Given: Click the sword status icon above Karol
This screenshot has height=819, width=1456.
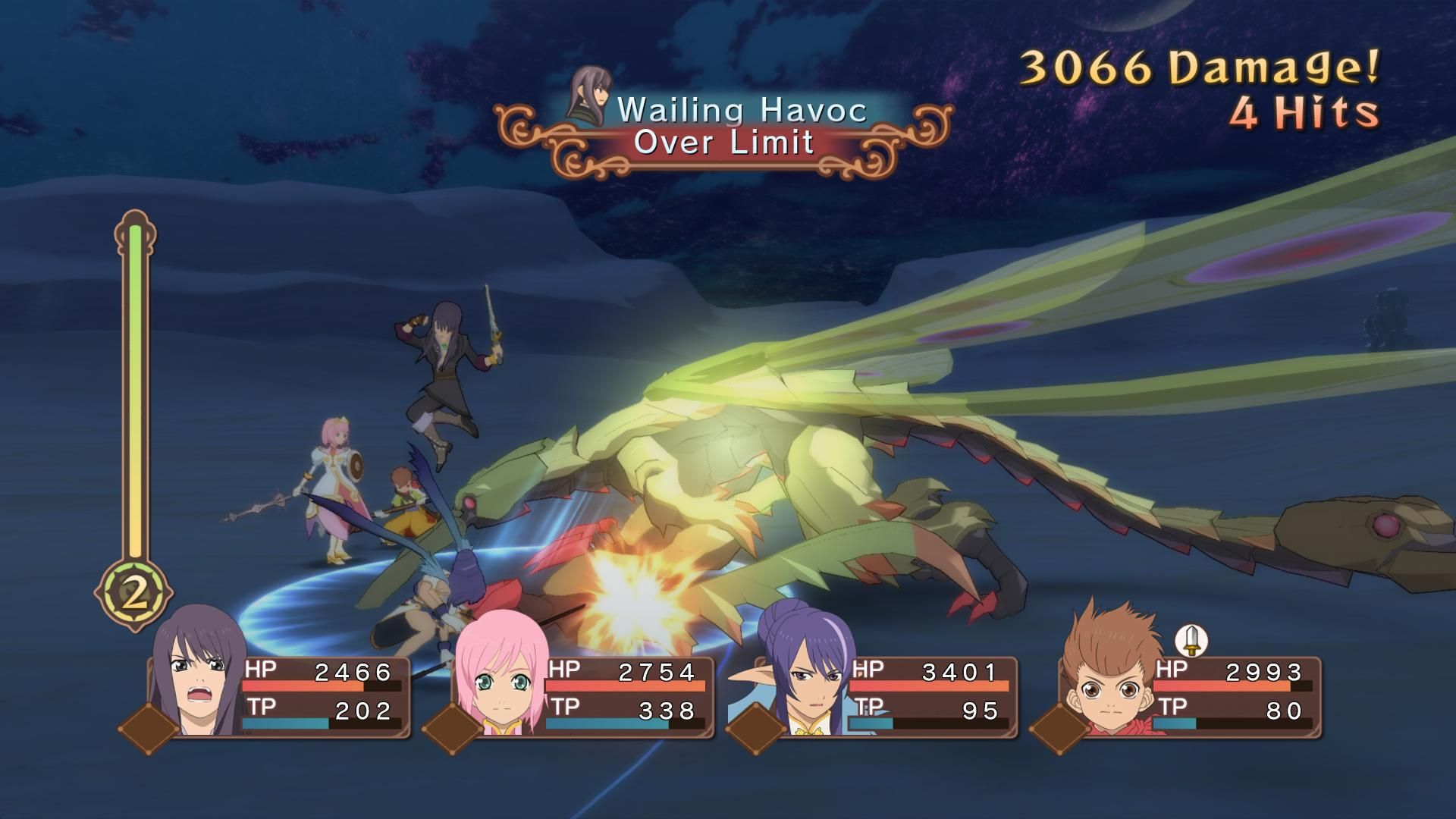Looking at the screenshot, I should pos(1193,641).
